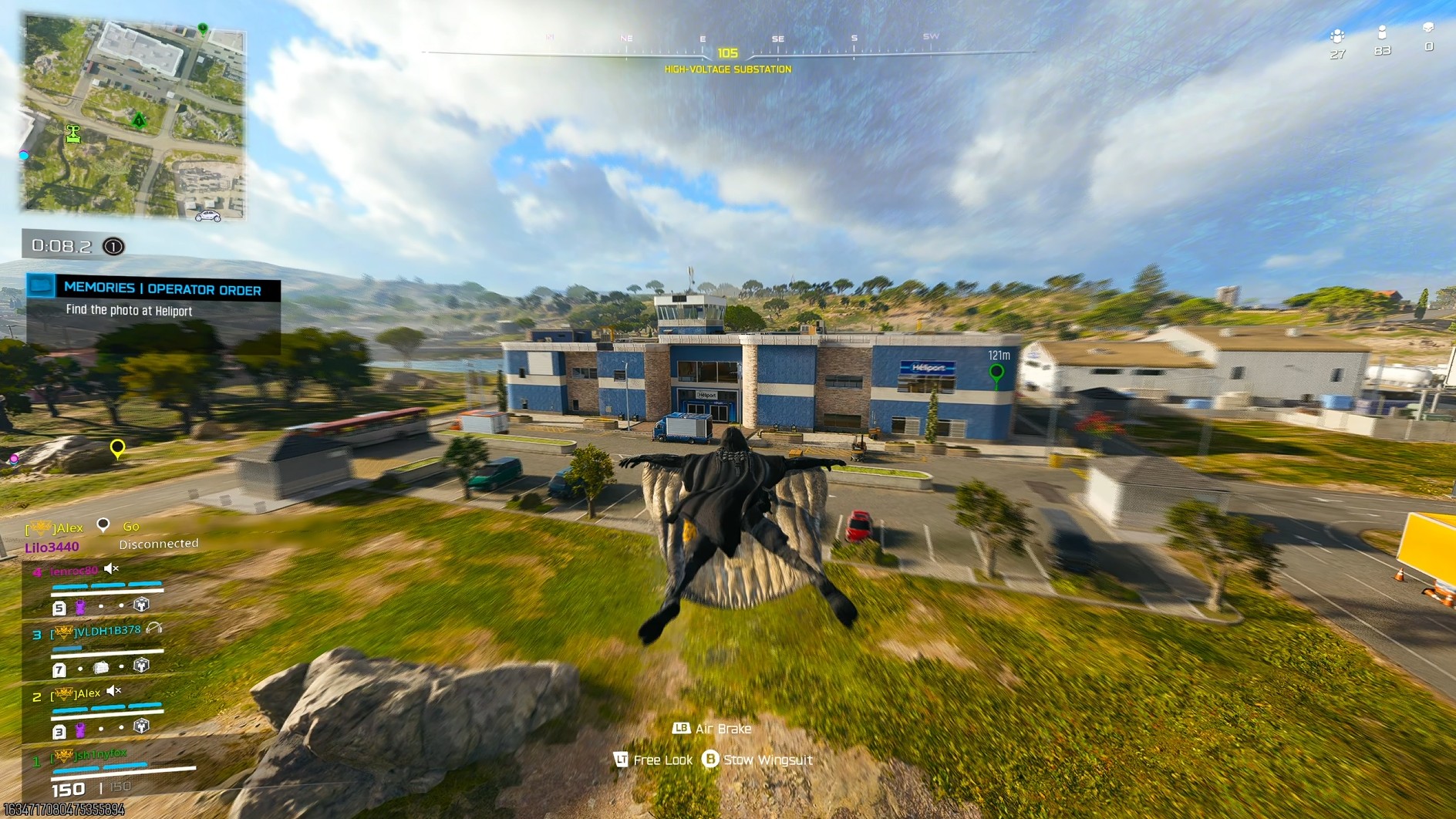
Task: Select the squads remaining icon showing 27
Action: click(1337, 37)
